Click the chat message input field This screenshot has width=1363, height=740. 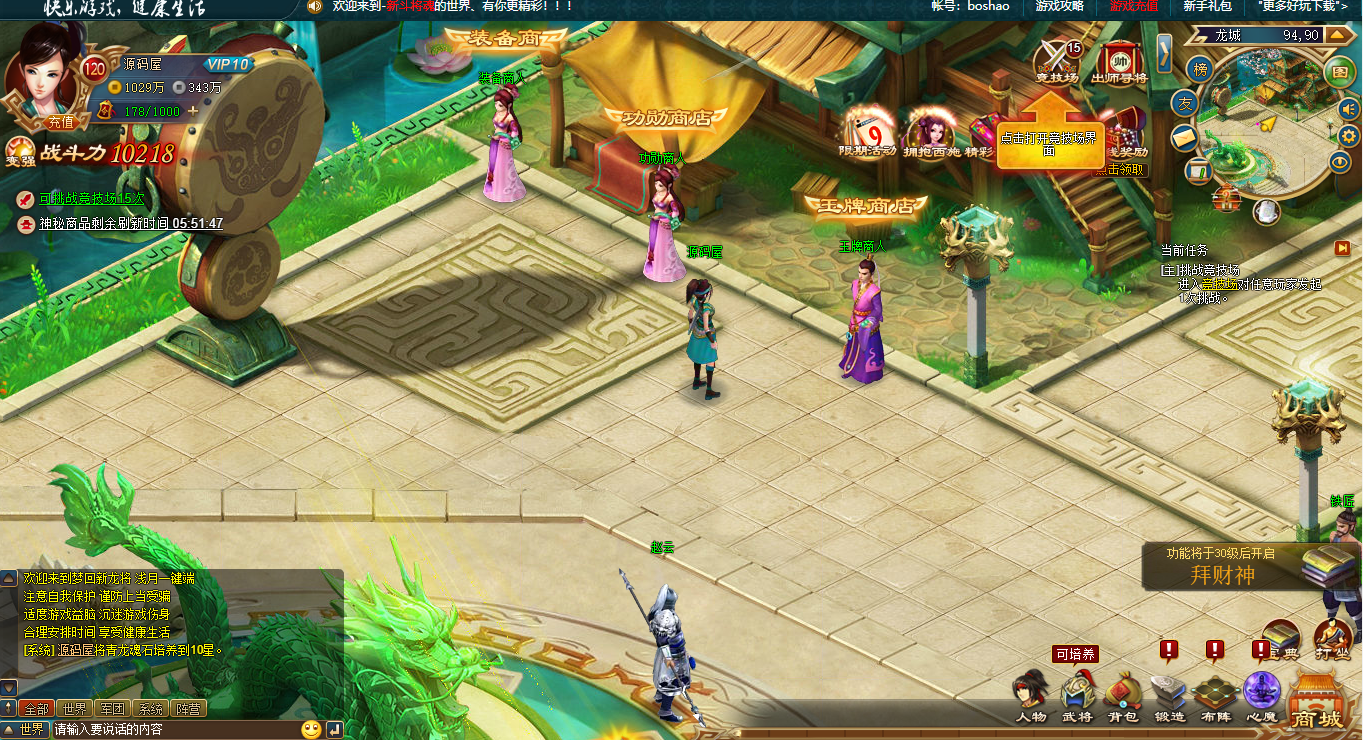pyautogui.click(x=175, y=730)
